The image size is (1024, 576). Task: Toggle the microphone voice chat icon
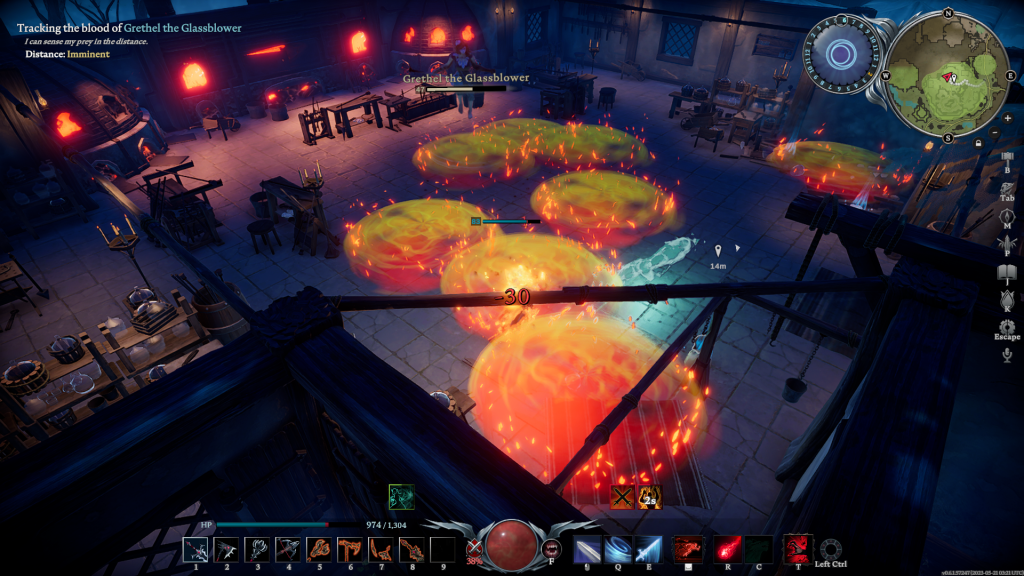point(1007,354)
